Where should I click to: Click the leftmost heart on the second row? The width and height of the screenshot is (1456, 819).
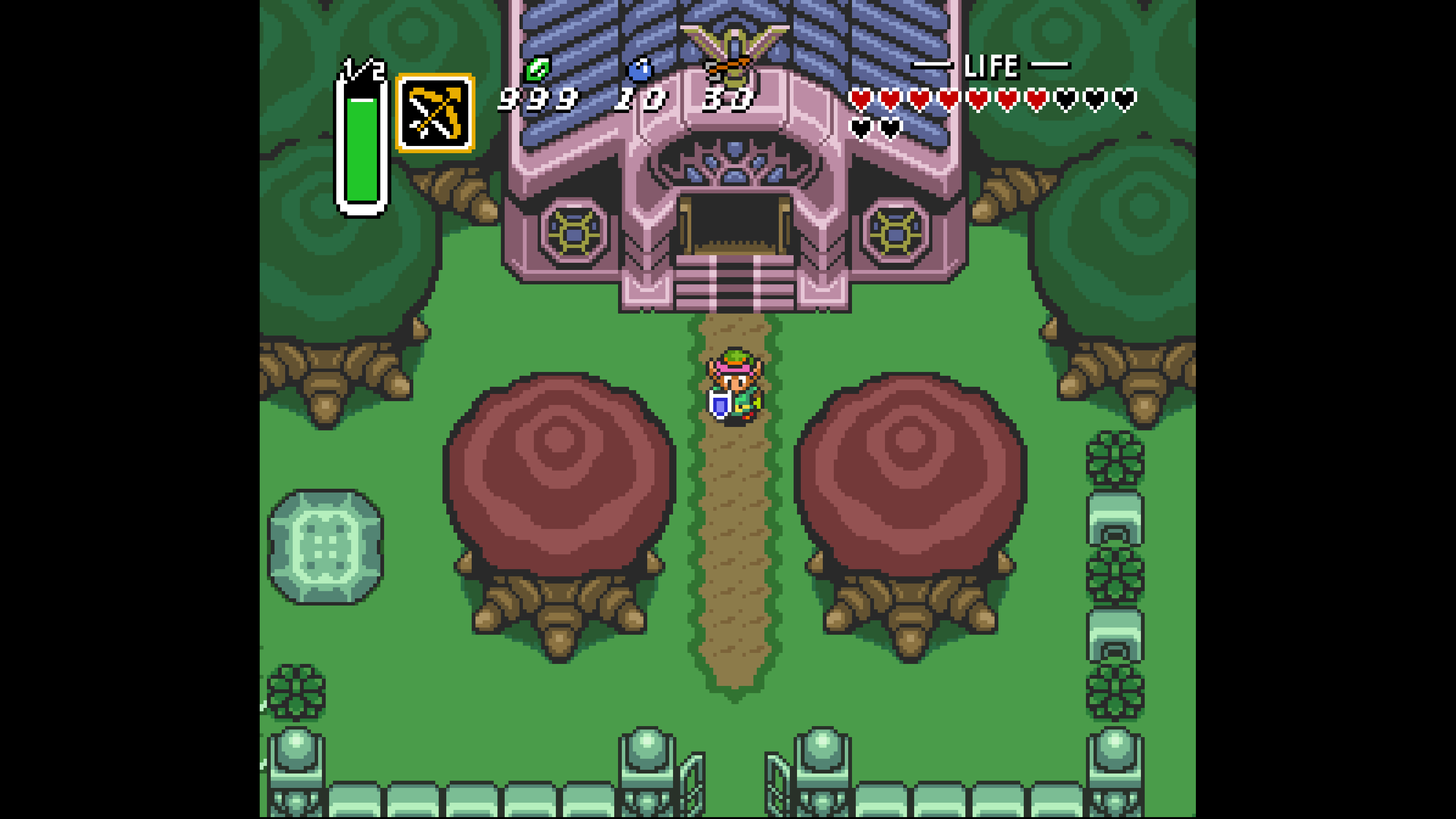[861, 128]
